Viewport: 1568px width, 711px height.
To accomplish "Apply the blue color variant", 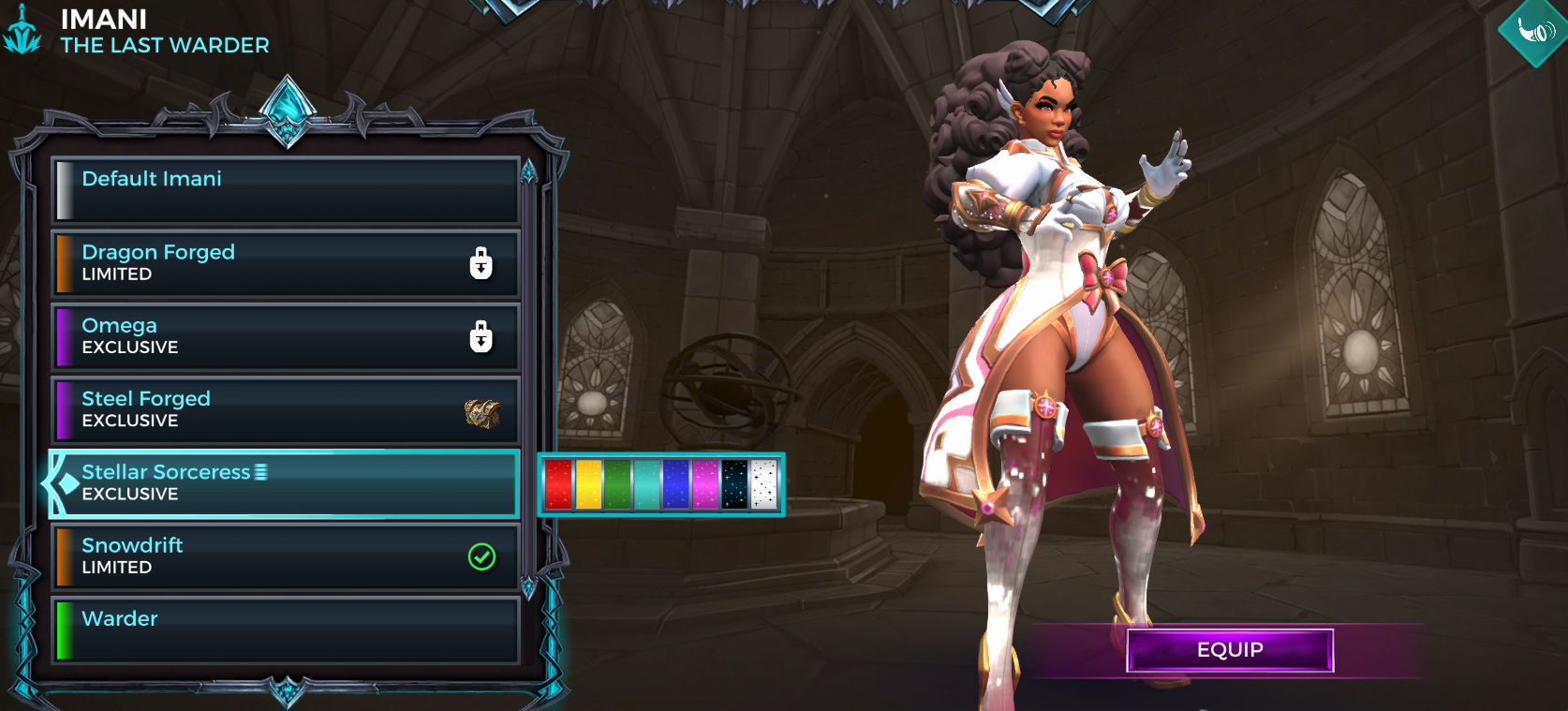I will (675, 484).
